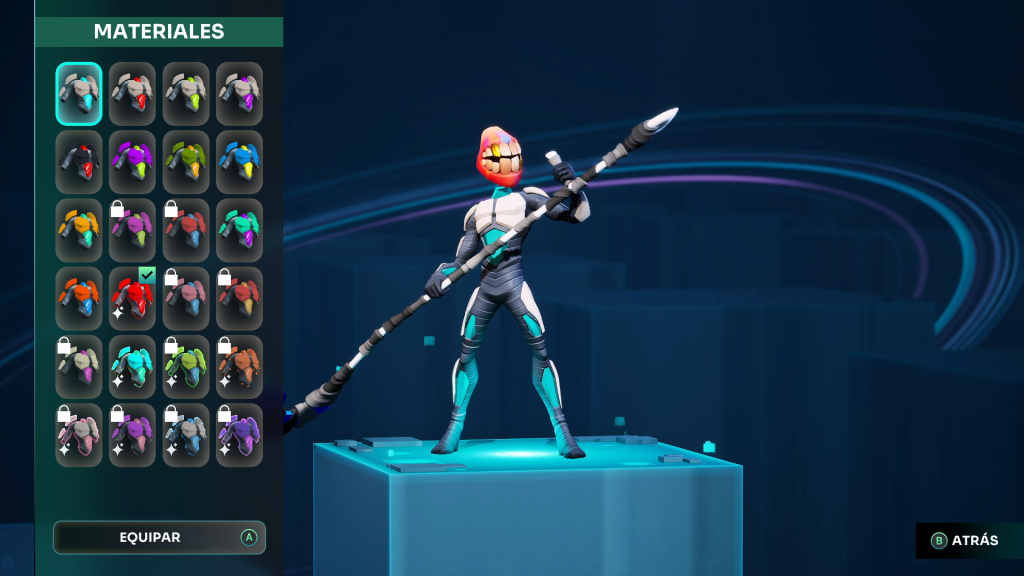The width and height of the screenshot is (1024, 576).
Task: Choose the blue armor with yellow gem
Action: tap(240, 162)
